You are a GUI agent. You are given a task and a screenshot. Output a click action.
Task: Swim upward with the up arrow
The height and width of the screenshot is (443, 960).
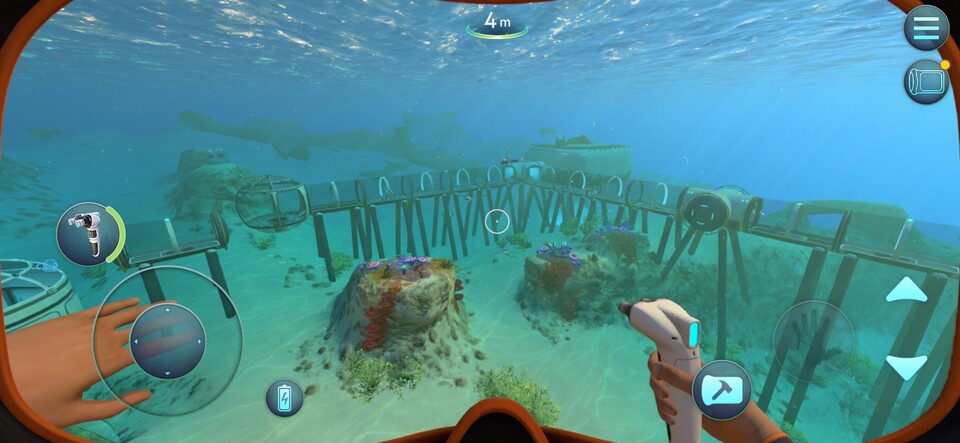click(x=906, y=290)
